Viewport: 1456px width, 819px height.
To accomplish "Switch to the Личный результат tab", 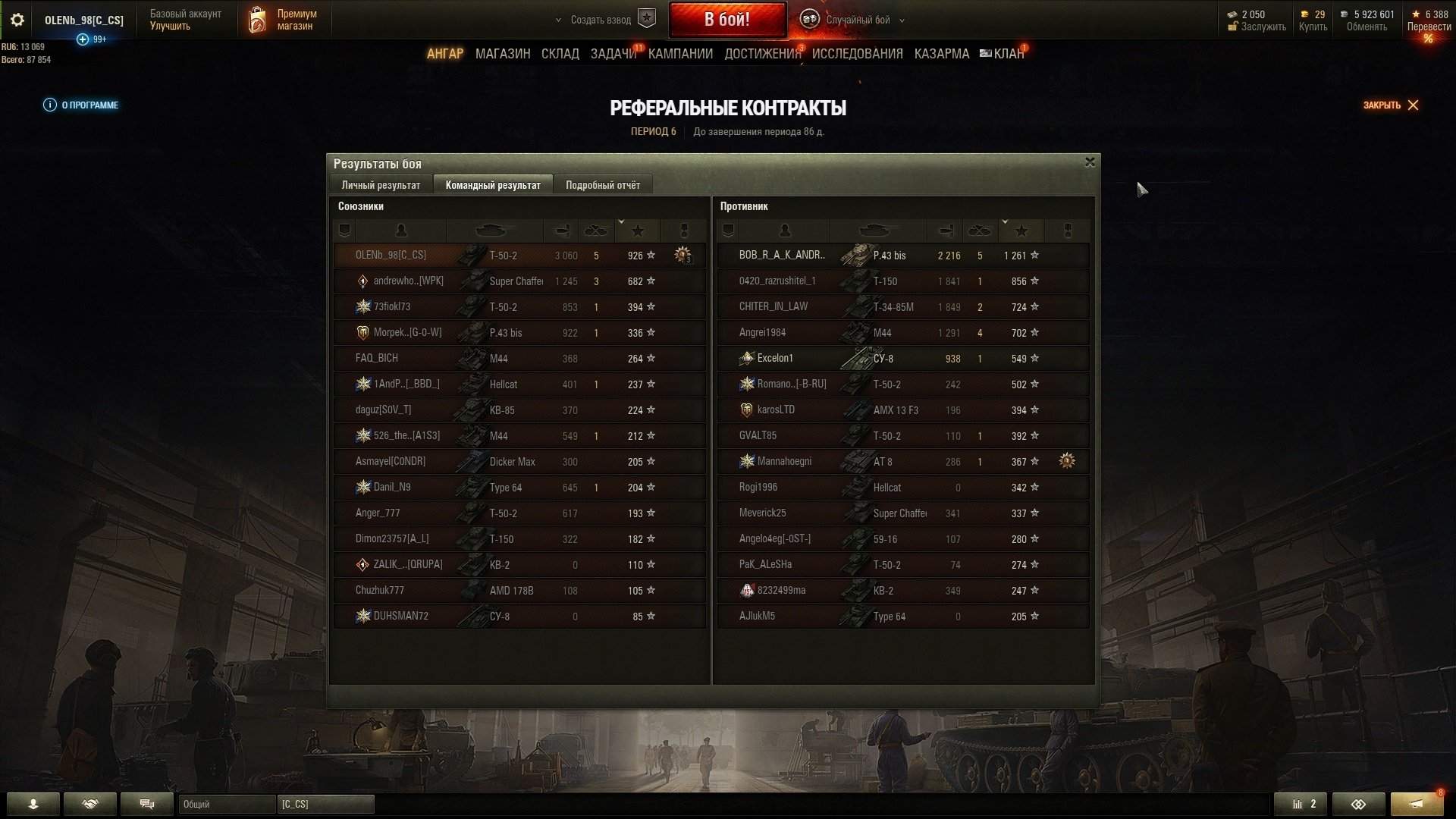I will (381, 185).
